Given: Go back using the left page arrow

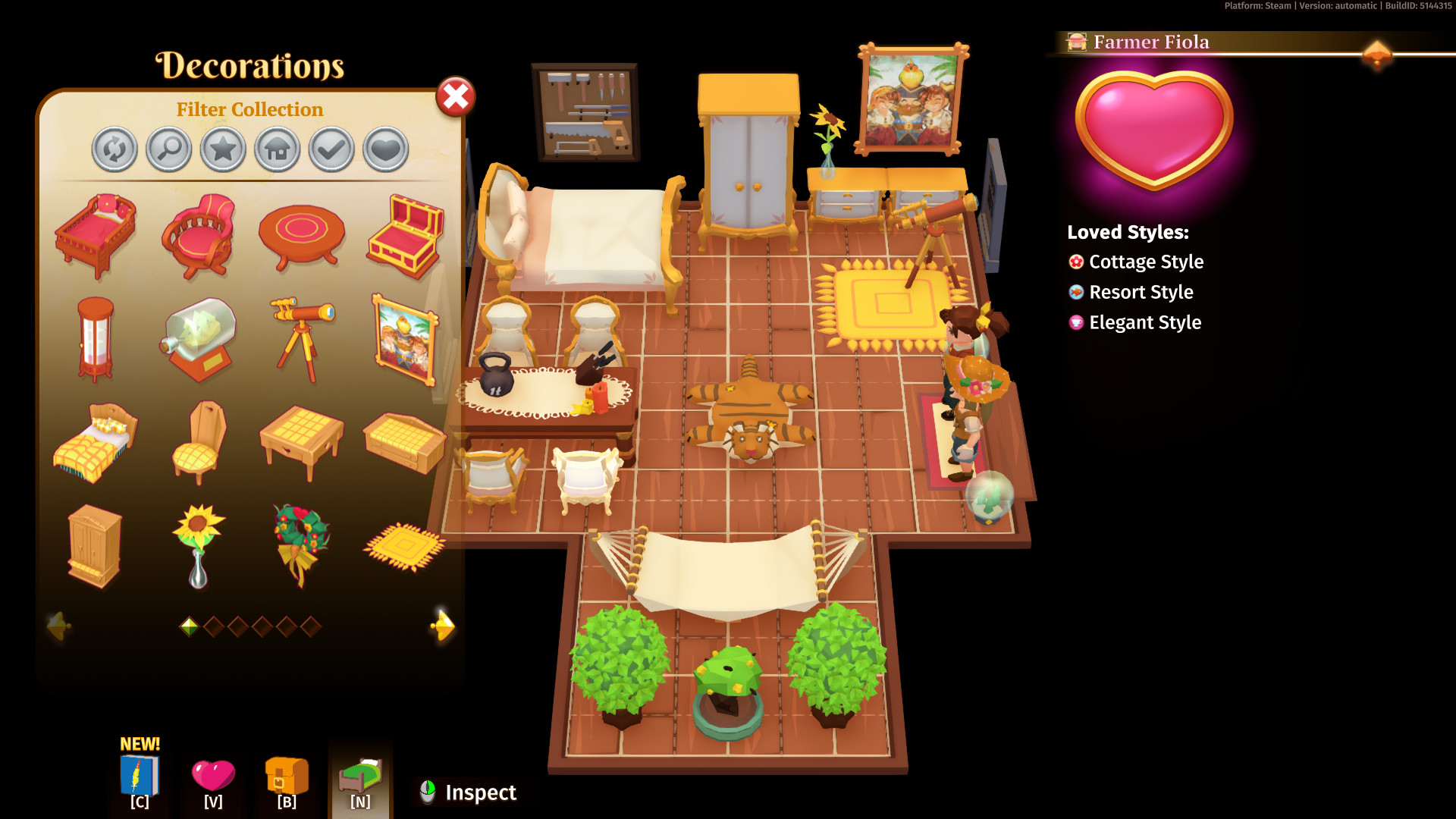Looking at the screenshot, I should (60, 625).
